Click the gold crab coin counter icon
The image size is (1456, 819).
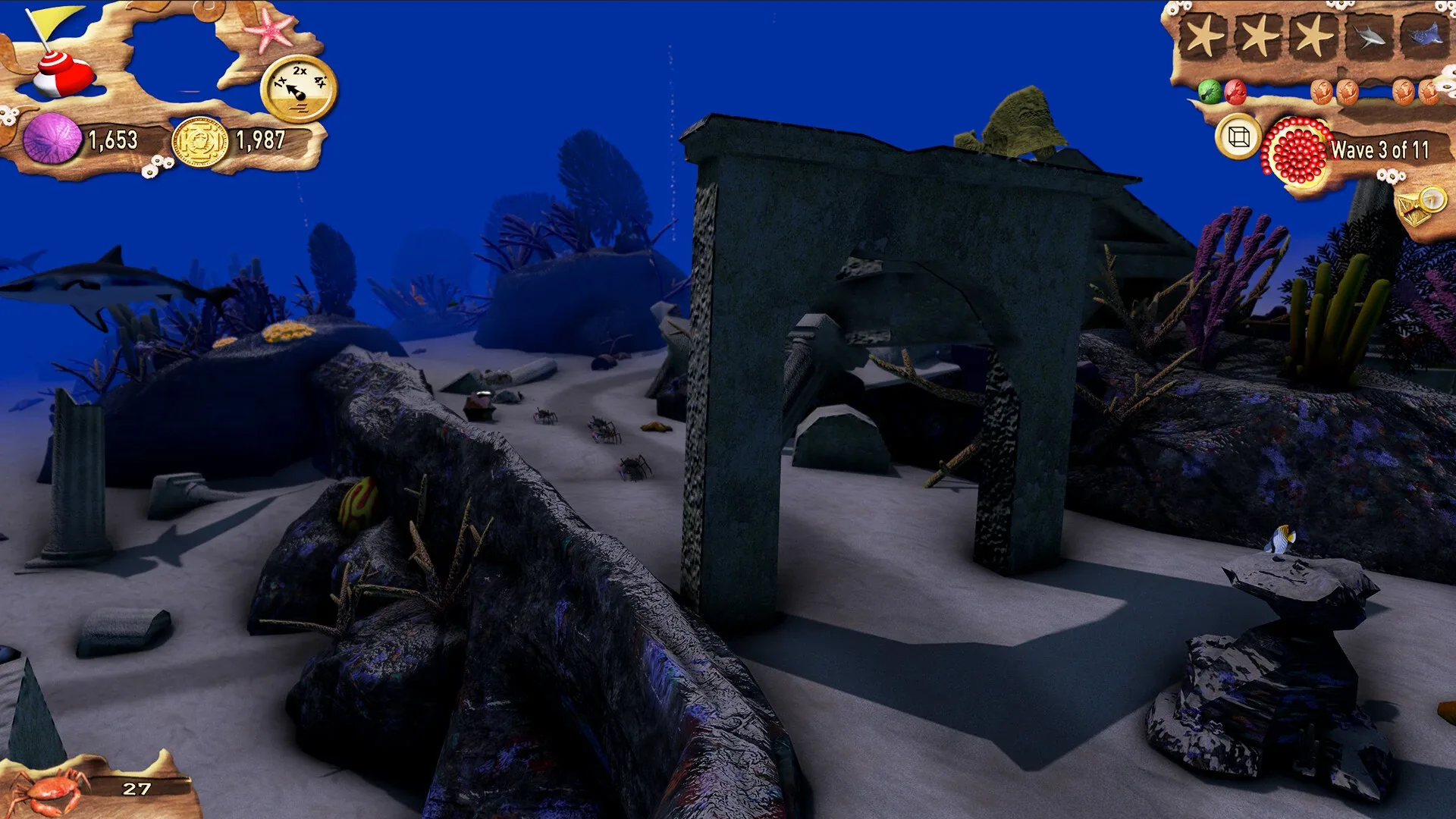(199, 141)
